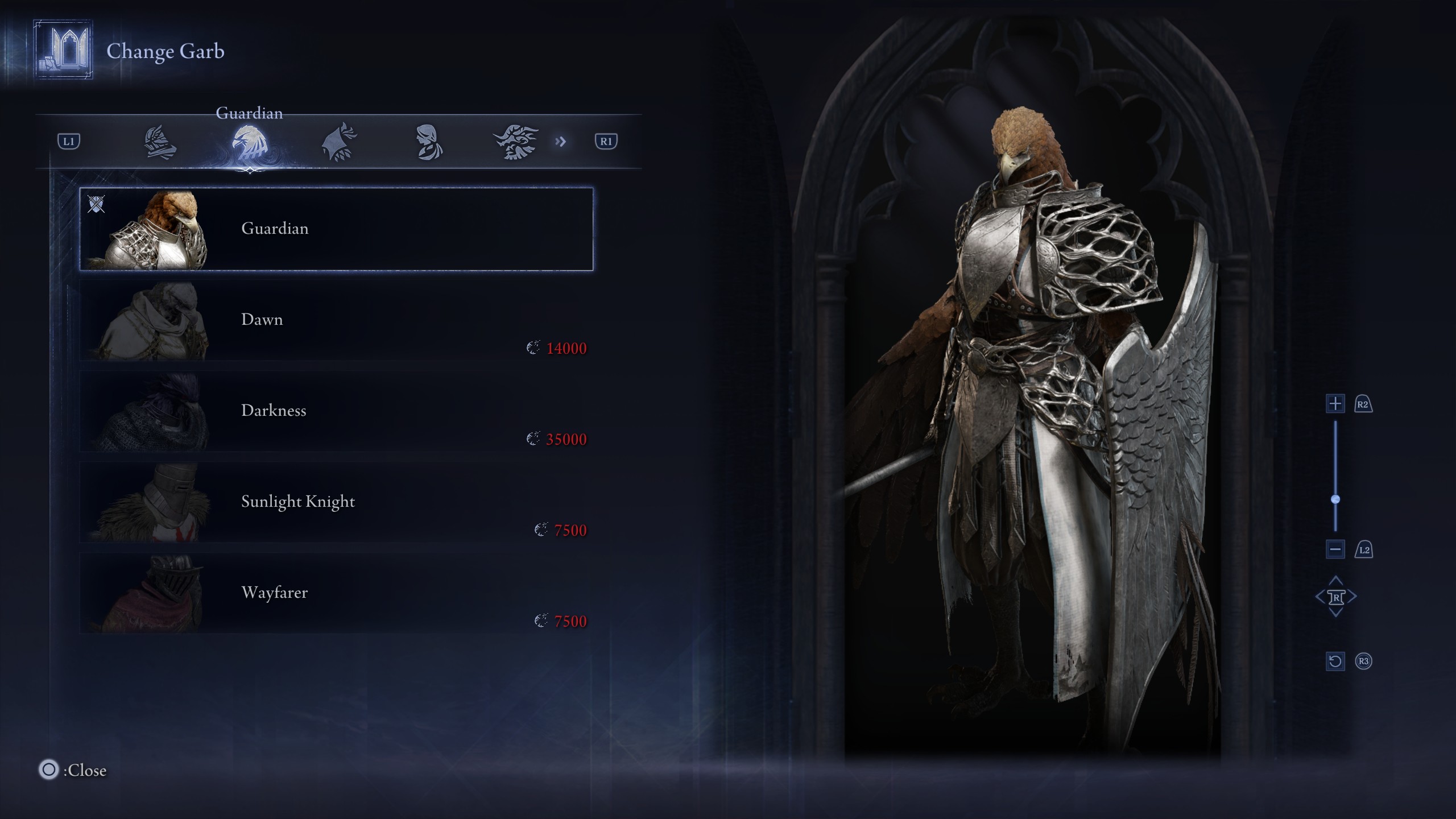Image resolution: width=1456 pixels, height=819 pixels.
Task: Reset the model view with circular arrow
Action: pos(1335,661)
